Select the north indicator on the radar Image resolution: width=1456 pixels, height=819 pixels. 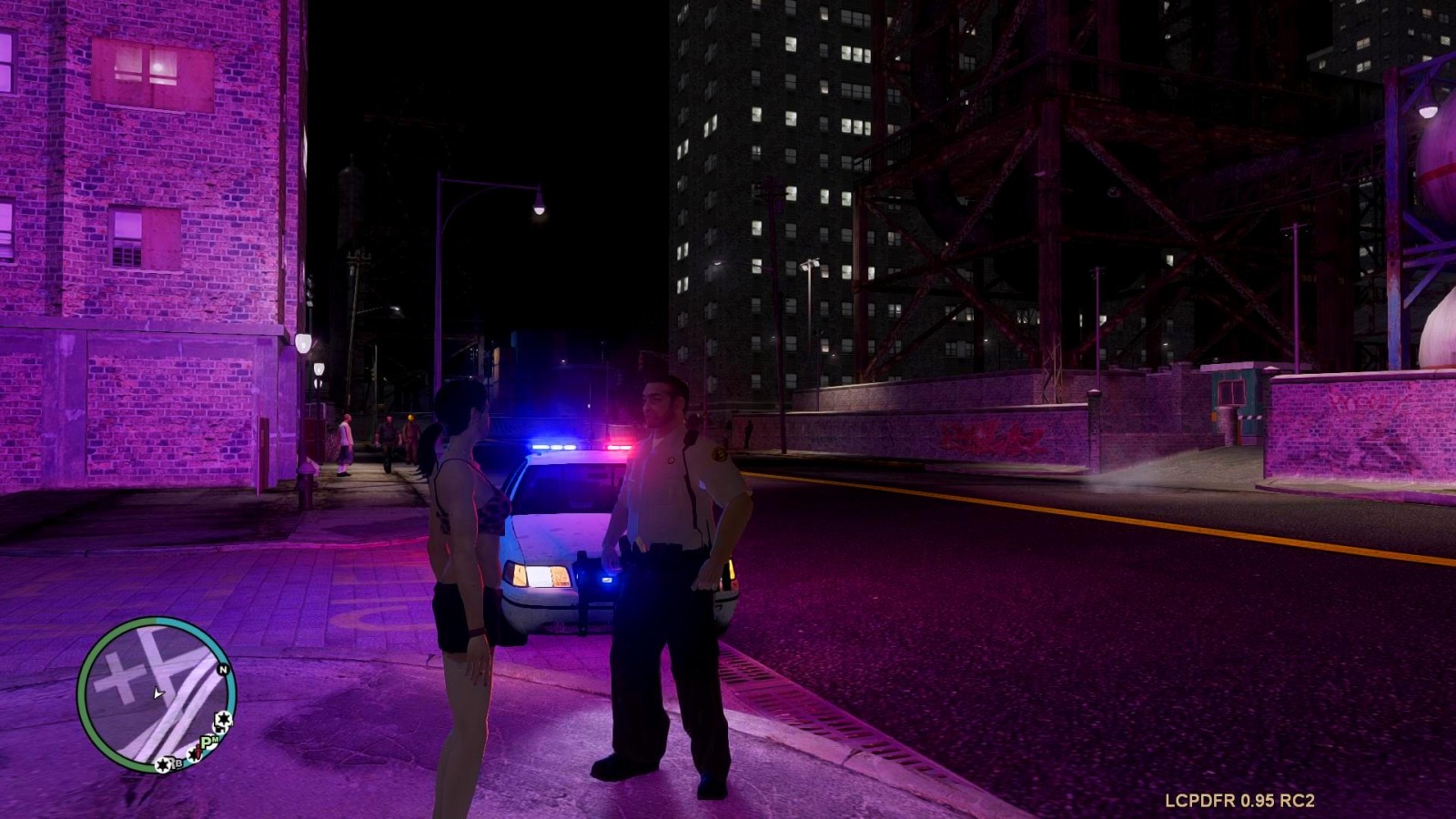point(222,670)
